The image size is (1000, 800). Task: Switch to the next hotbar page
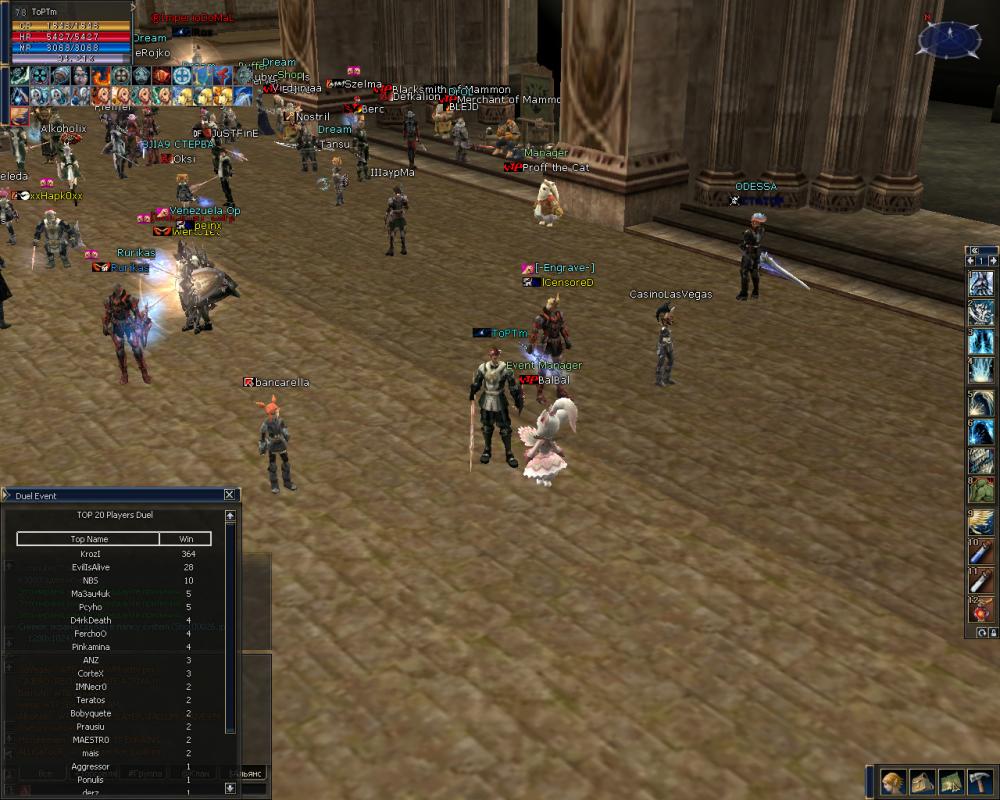991,261
